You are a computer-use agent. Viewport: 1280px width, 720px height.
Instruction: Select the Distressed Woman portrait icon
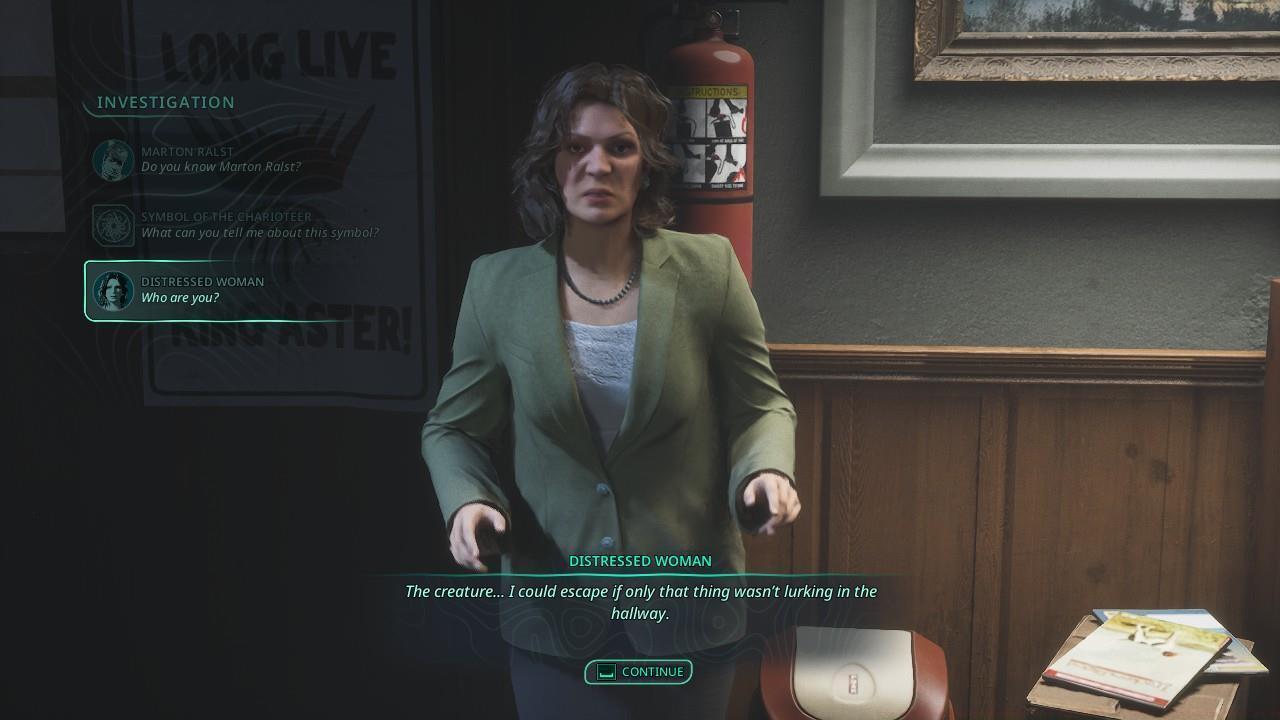click(x=114, y=289)
